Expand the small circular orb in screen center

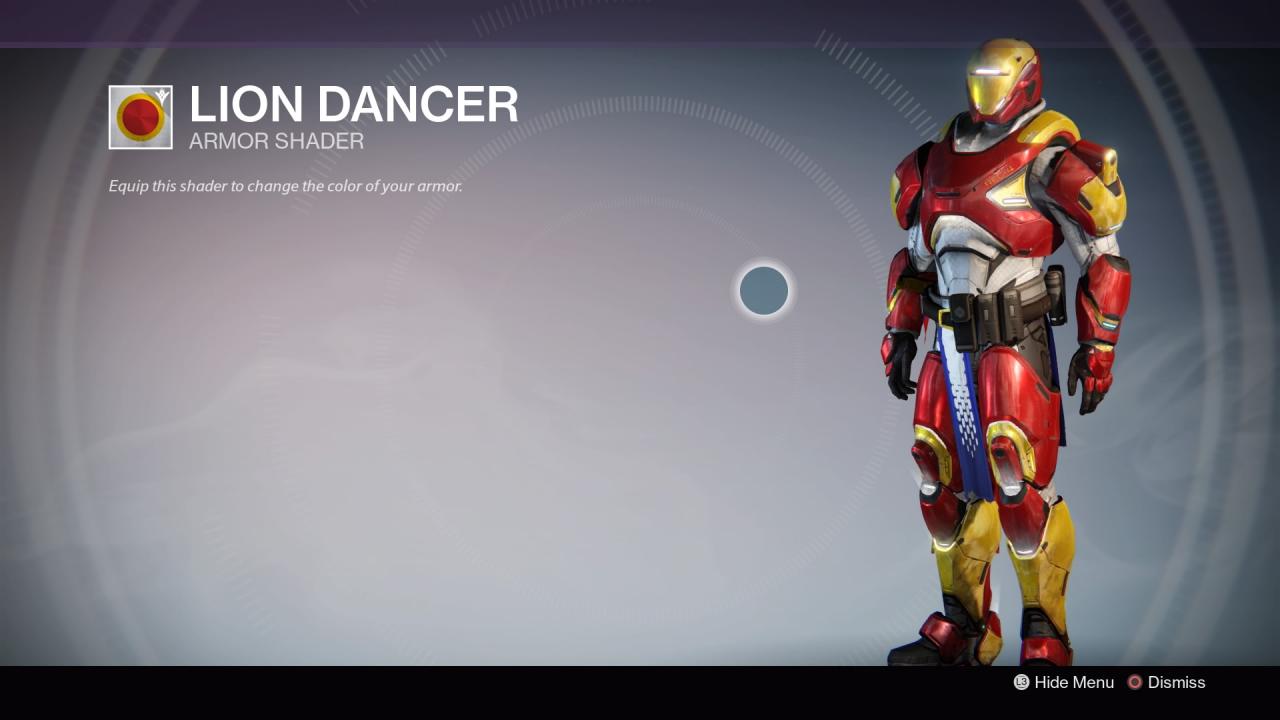coord(763,291)
